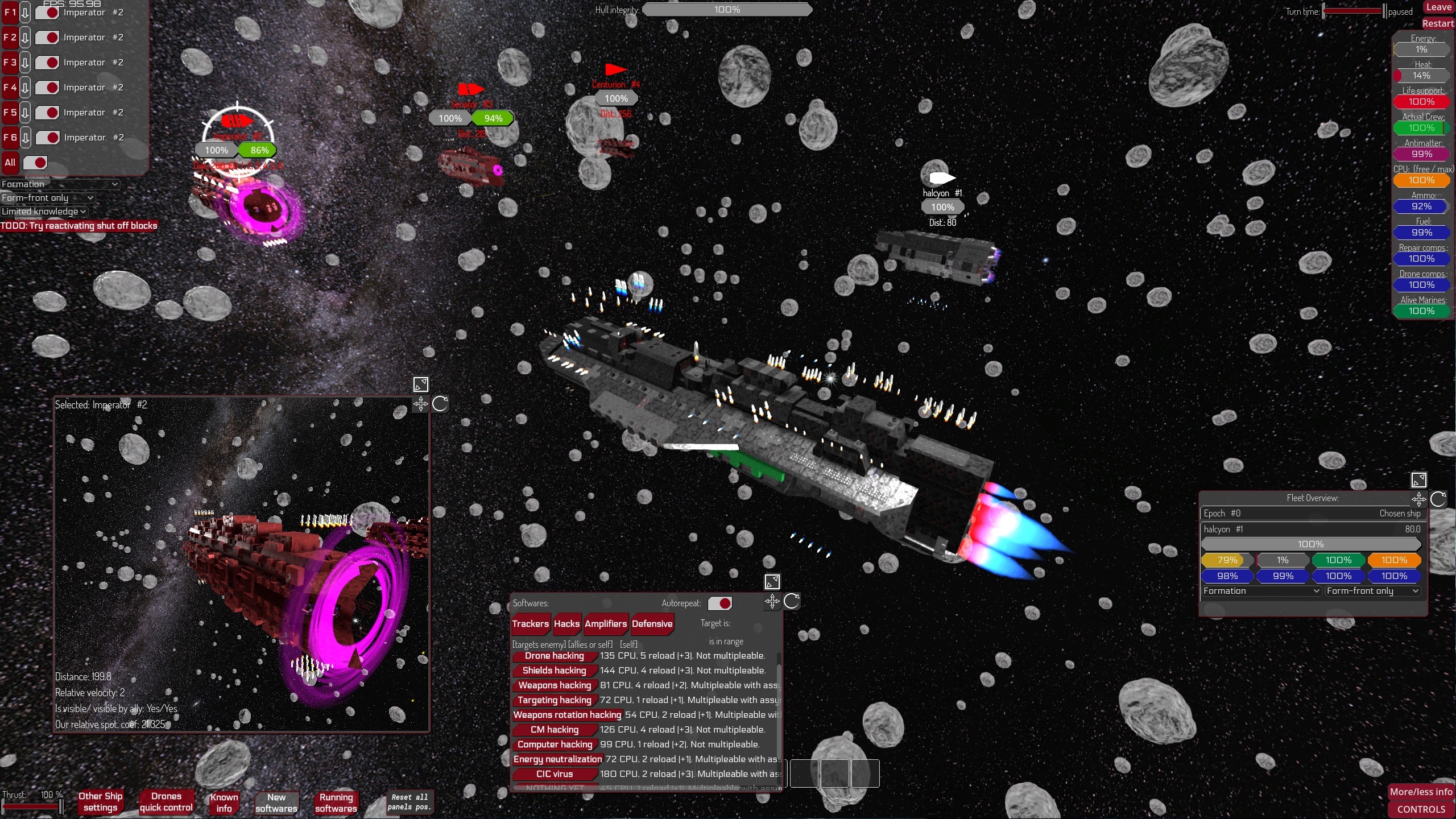
Task: Show Running softwares list
Action: point(336,803)
